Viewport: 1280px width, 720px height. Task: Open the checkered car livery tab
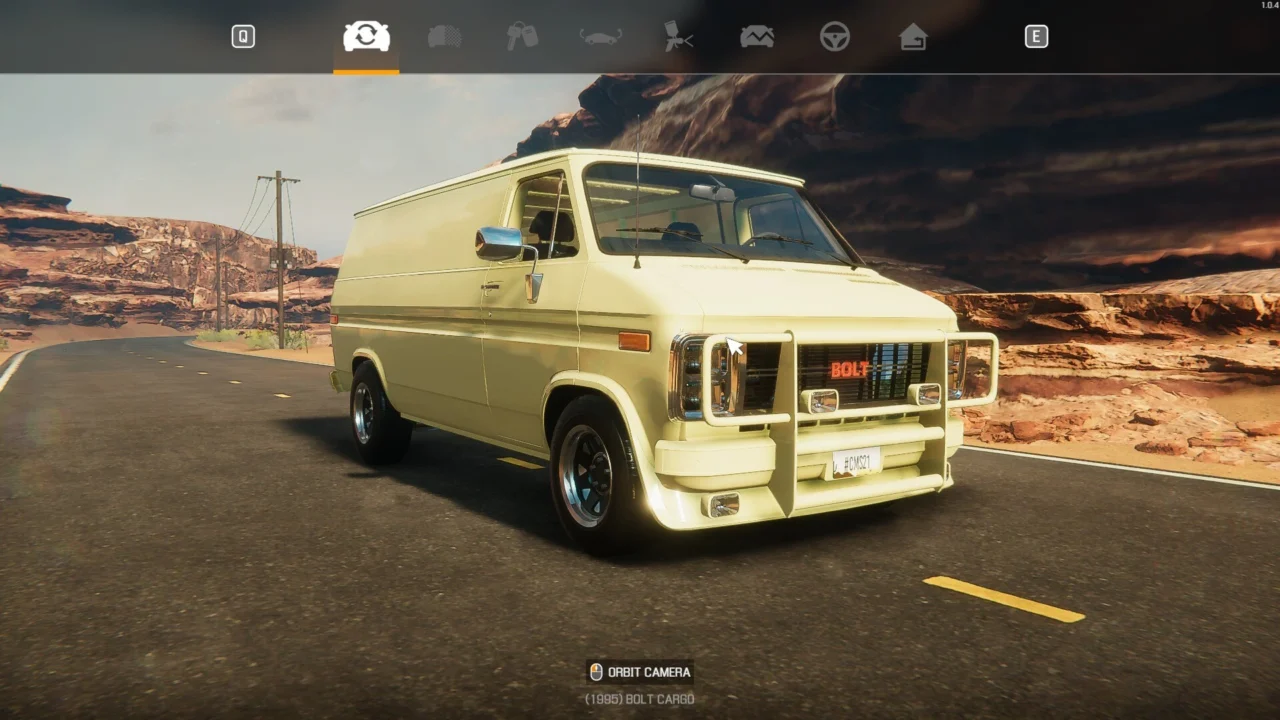[x=444, y=37]
